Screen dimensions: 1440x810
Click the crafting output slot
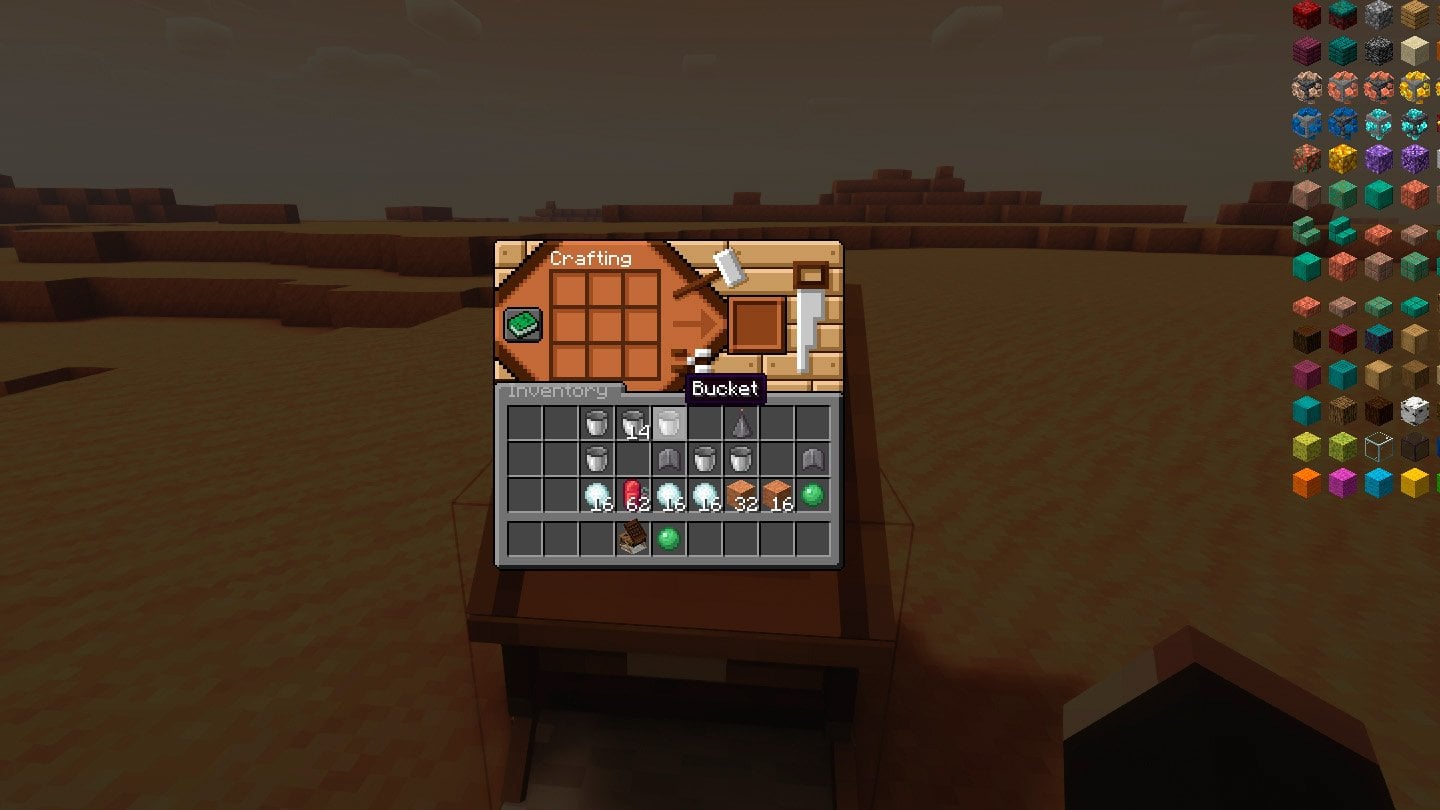(755, 324)
